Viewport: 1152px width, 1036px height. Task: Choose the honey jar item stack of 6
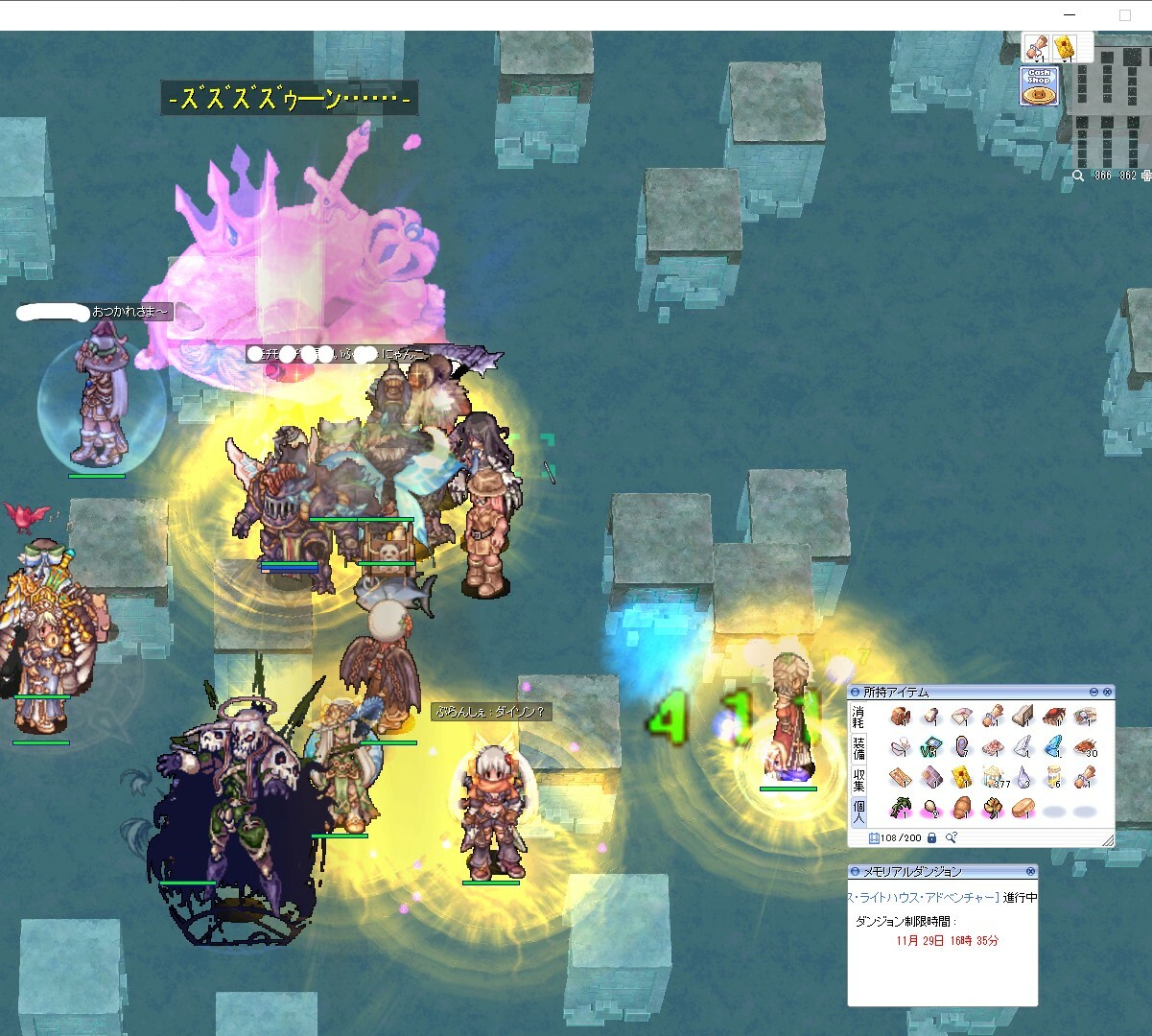tap(1054, 777)
